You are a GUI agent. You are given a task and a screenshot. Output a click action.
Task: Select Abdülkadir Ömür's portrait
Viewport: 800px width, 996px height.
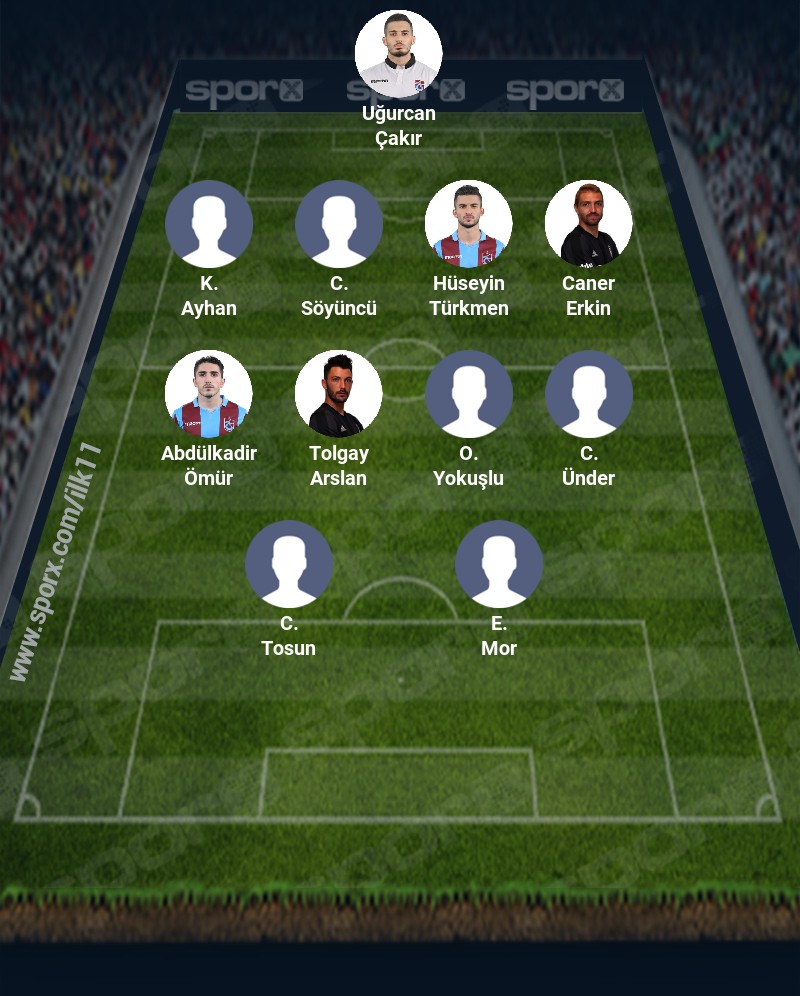[209, 394]
